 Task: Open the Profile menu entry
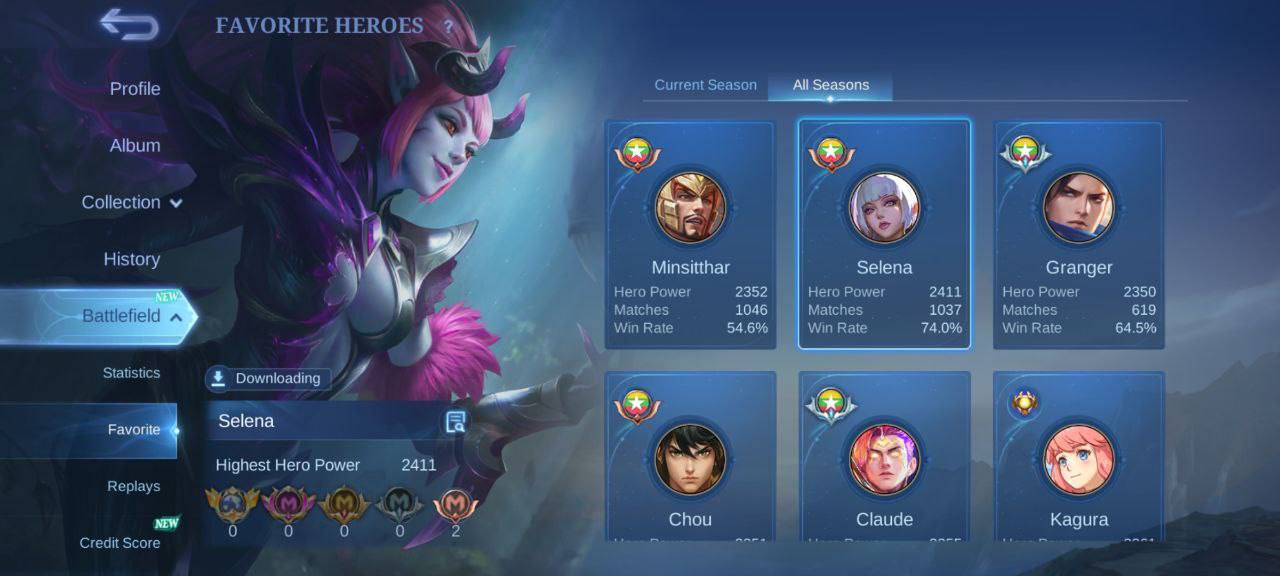click(135, 89)
